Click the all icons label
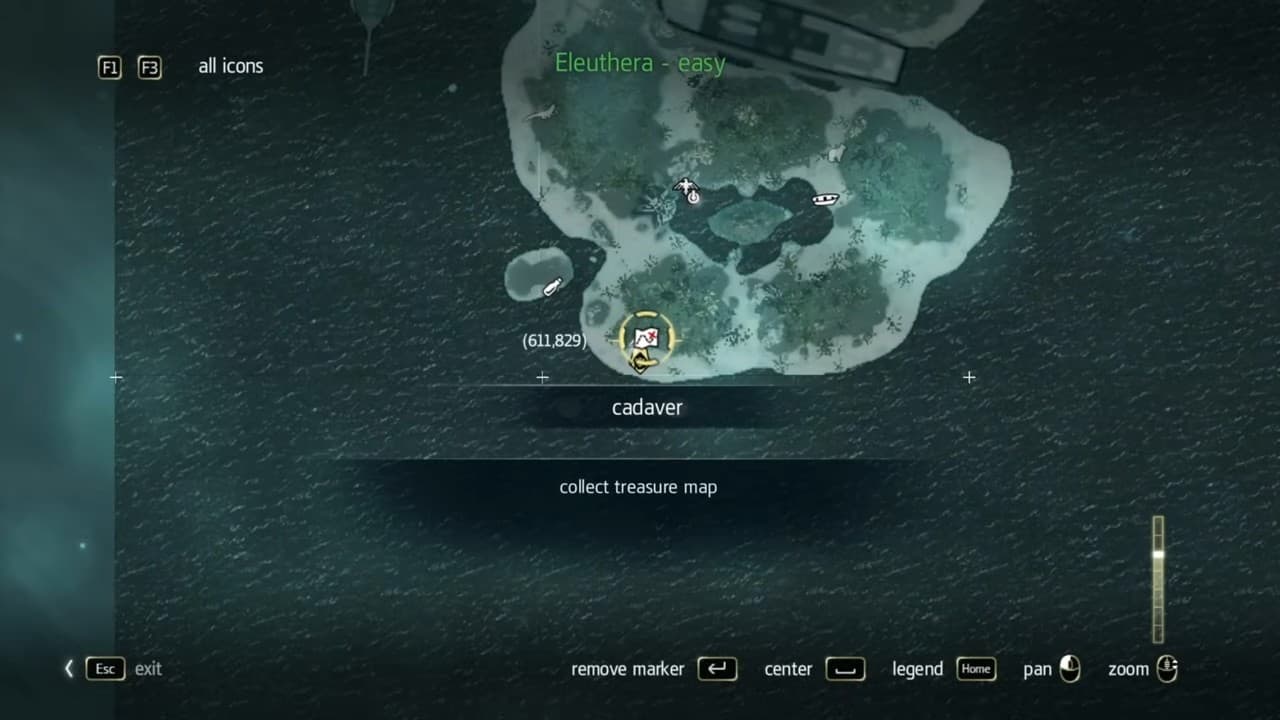Viewport: 1280px width, 720px height. [x=231, y=66]
